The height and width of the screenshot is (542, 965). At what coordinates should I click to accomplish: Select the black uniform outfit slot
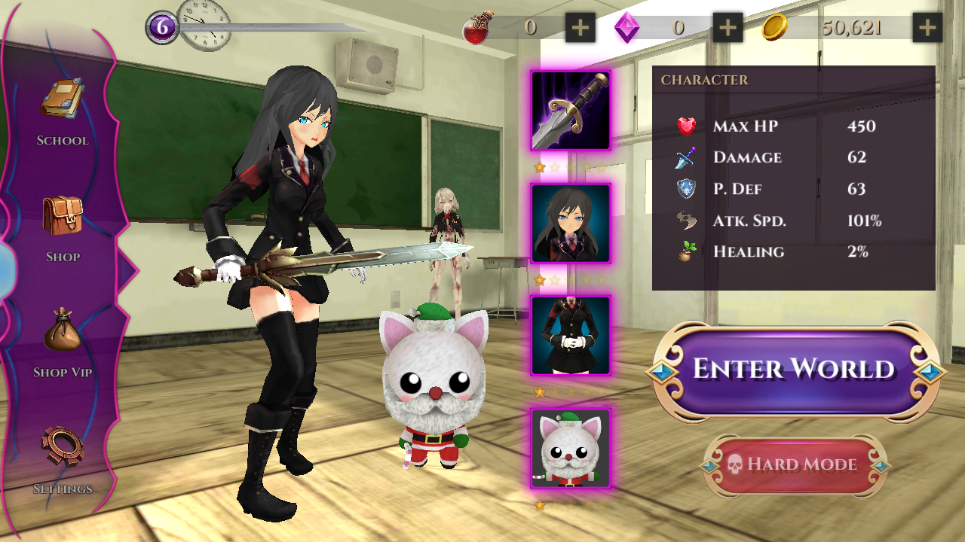tap(571, 335)
